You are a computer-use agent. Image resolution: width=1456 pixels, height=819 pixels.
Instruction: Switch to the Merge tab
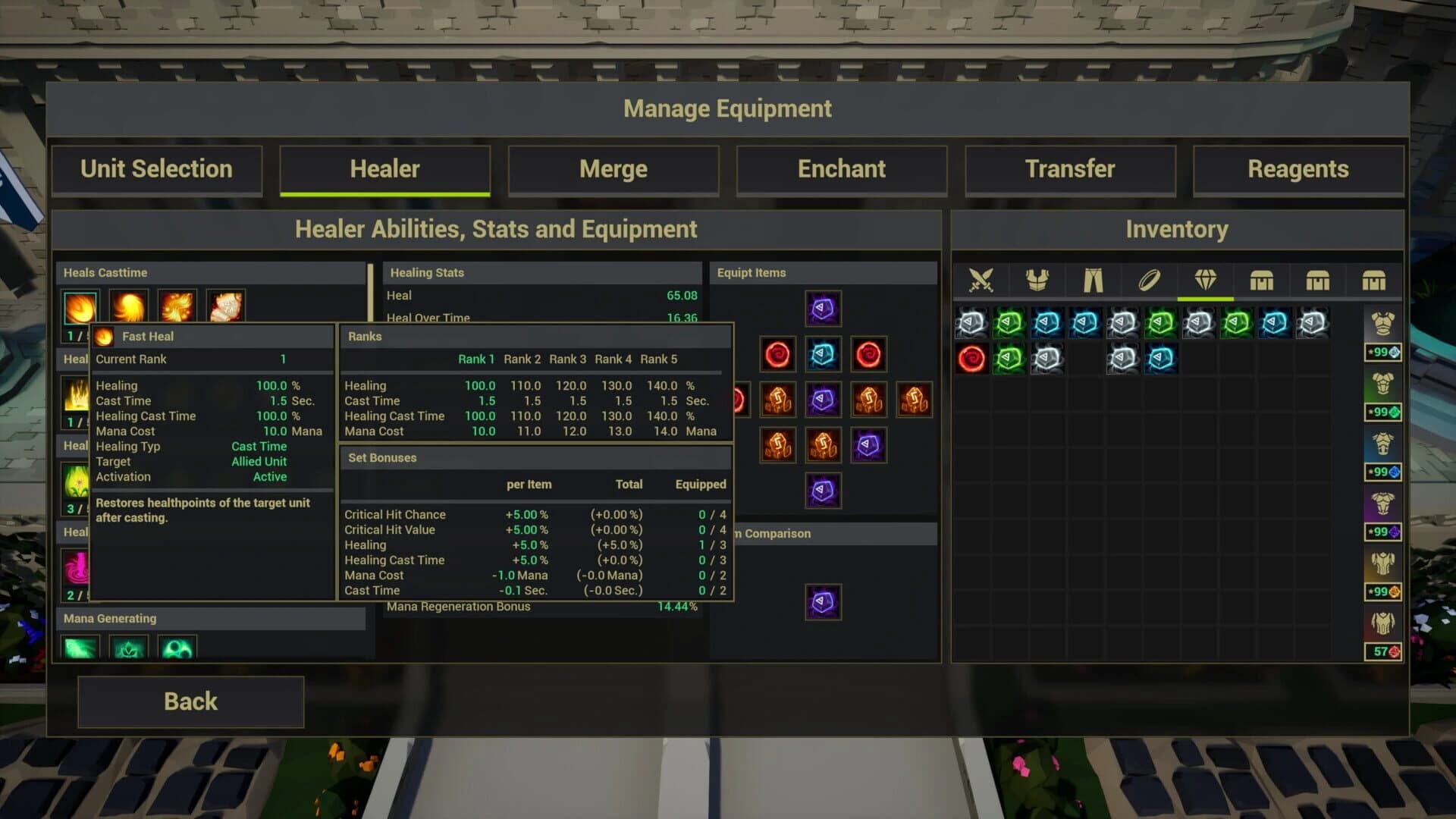(x=613, y=169)
